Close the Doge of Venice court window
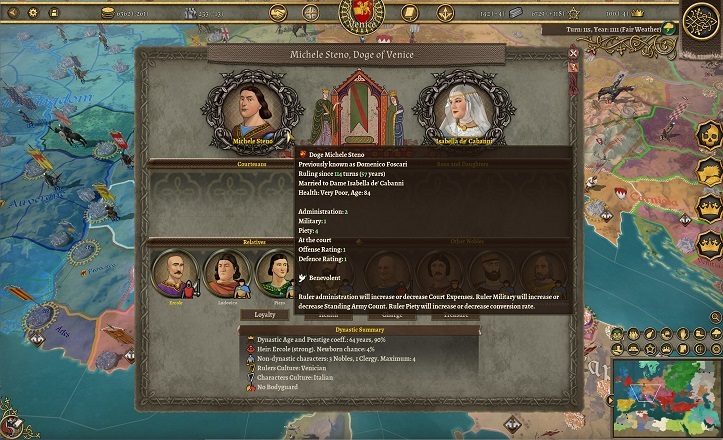Image resolution: width=723 pixels, height=440 pixels. tap(573, 54)
